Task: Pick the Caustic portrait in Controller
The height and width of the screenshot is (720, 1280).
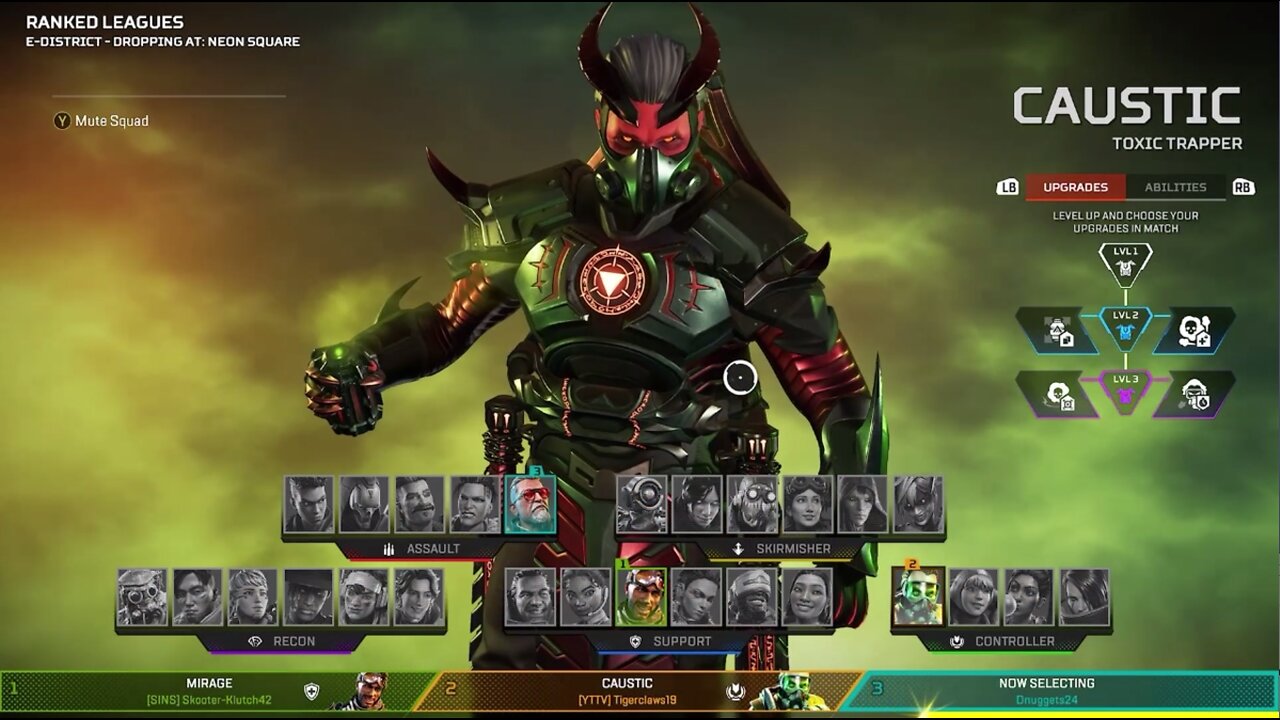Action: (918, 597)
